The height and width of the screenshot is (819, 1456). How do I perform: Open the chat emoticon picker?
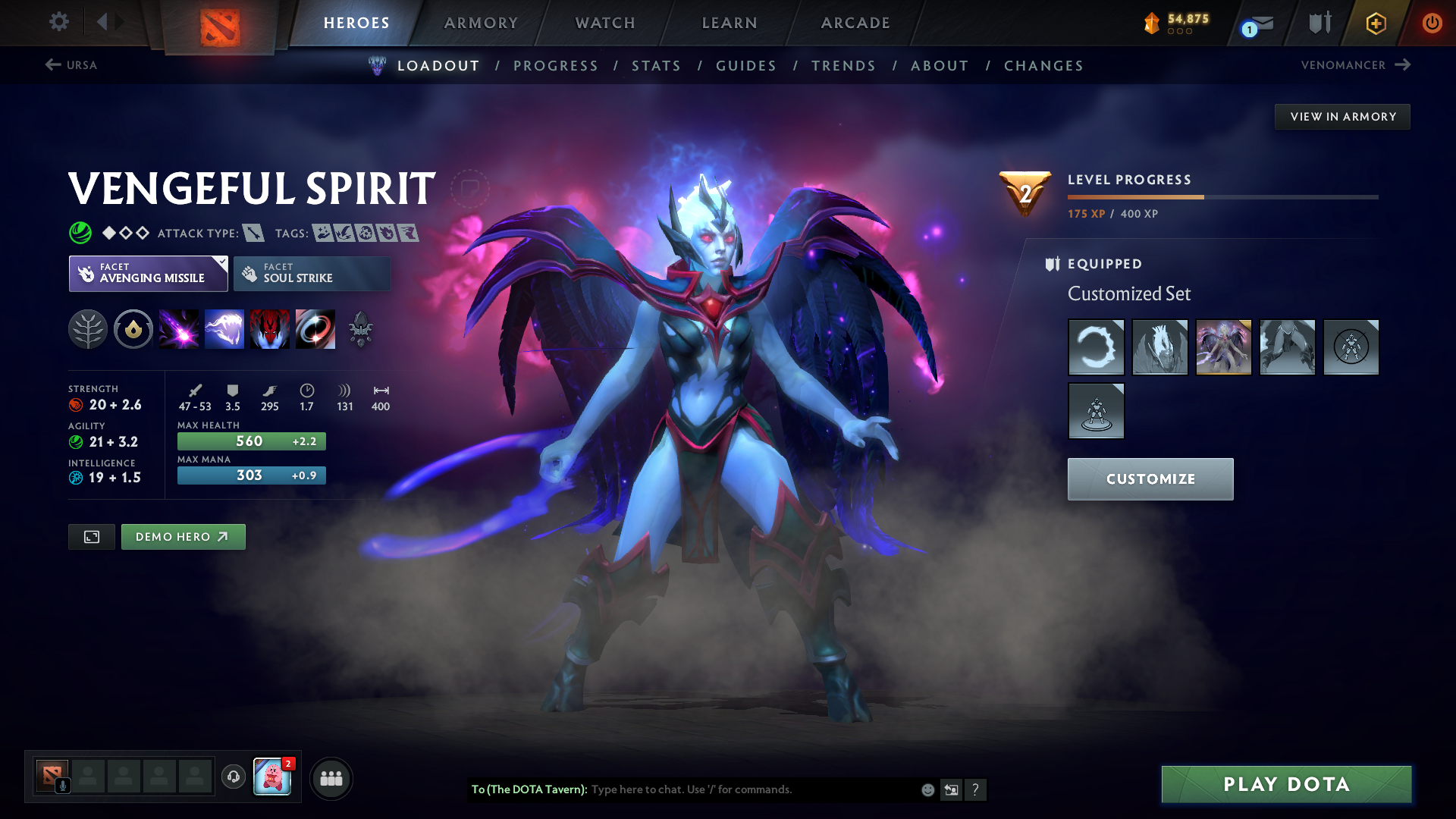(927, 789)
